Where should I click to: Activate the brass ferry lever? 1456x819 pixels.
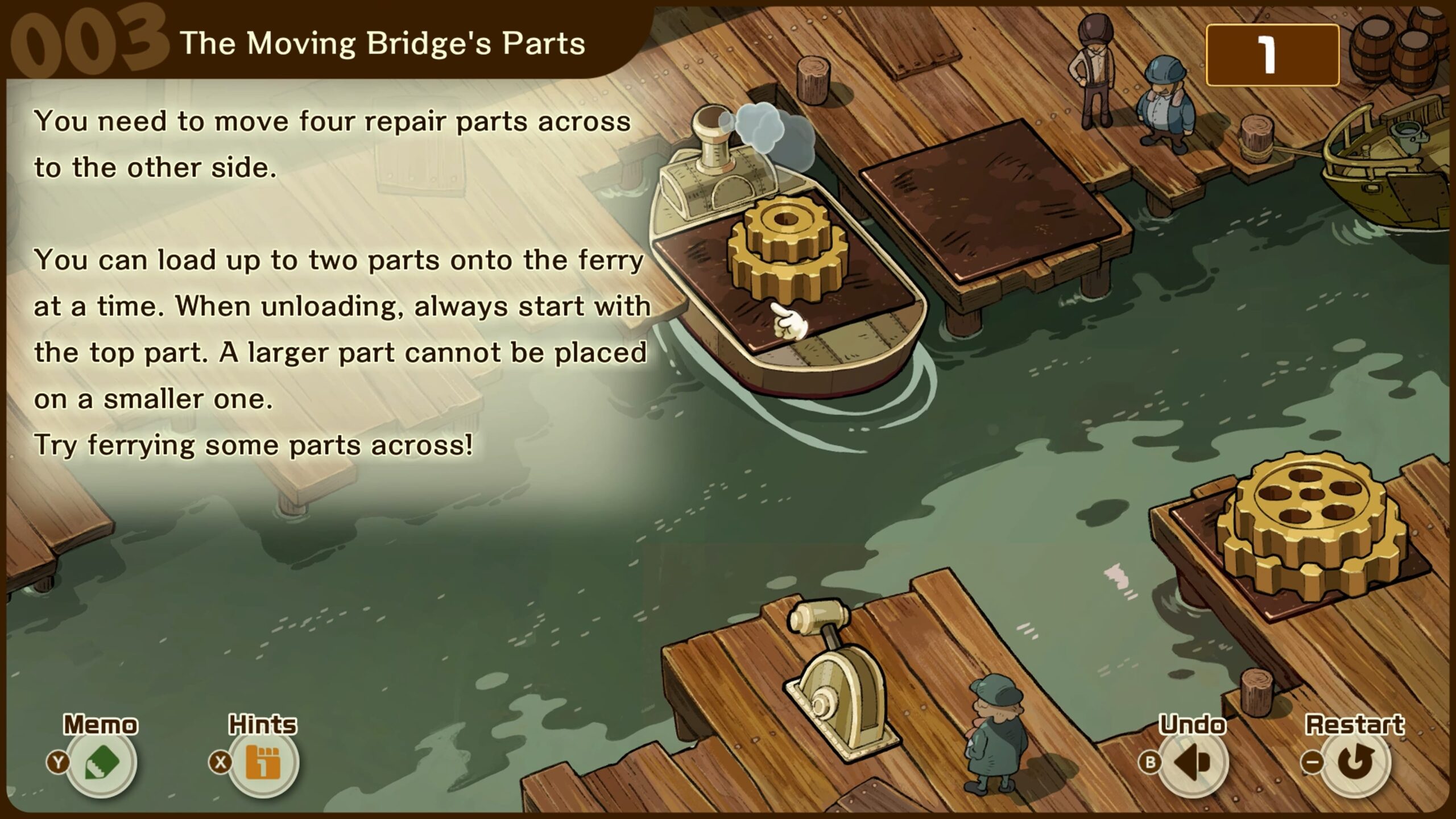(x=837, y=688)
